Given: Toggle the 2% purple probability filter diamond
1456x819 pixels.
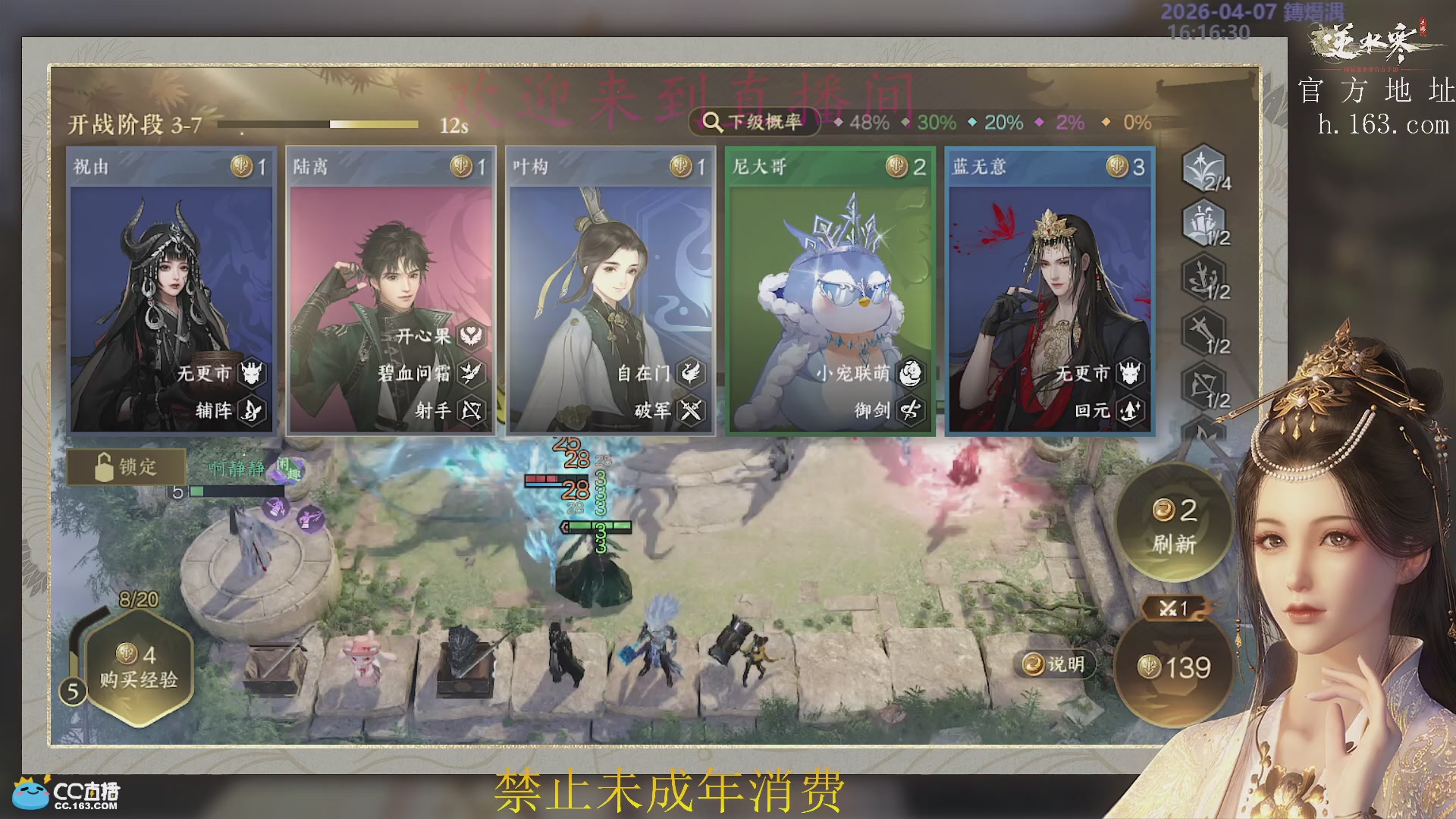Looking at the screenshot, I should pos(1040,121).
